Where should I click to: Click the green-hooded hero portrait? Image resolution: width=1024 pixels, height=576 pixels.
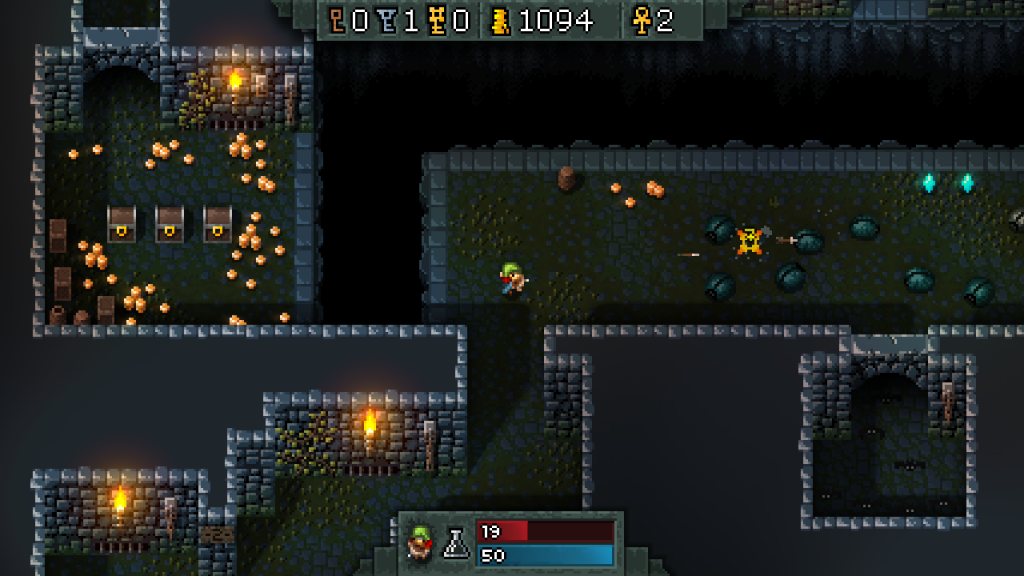[421, 543]
